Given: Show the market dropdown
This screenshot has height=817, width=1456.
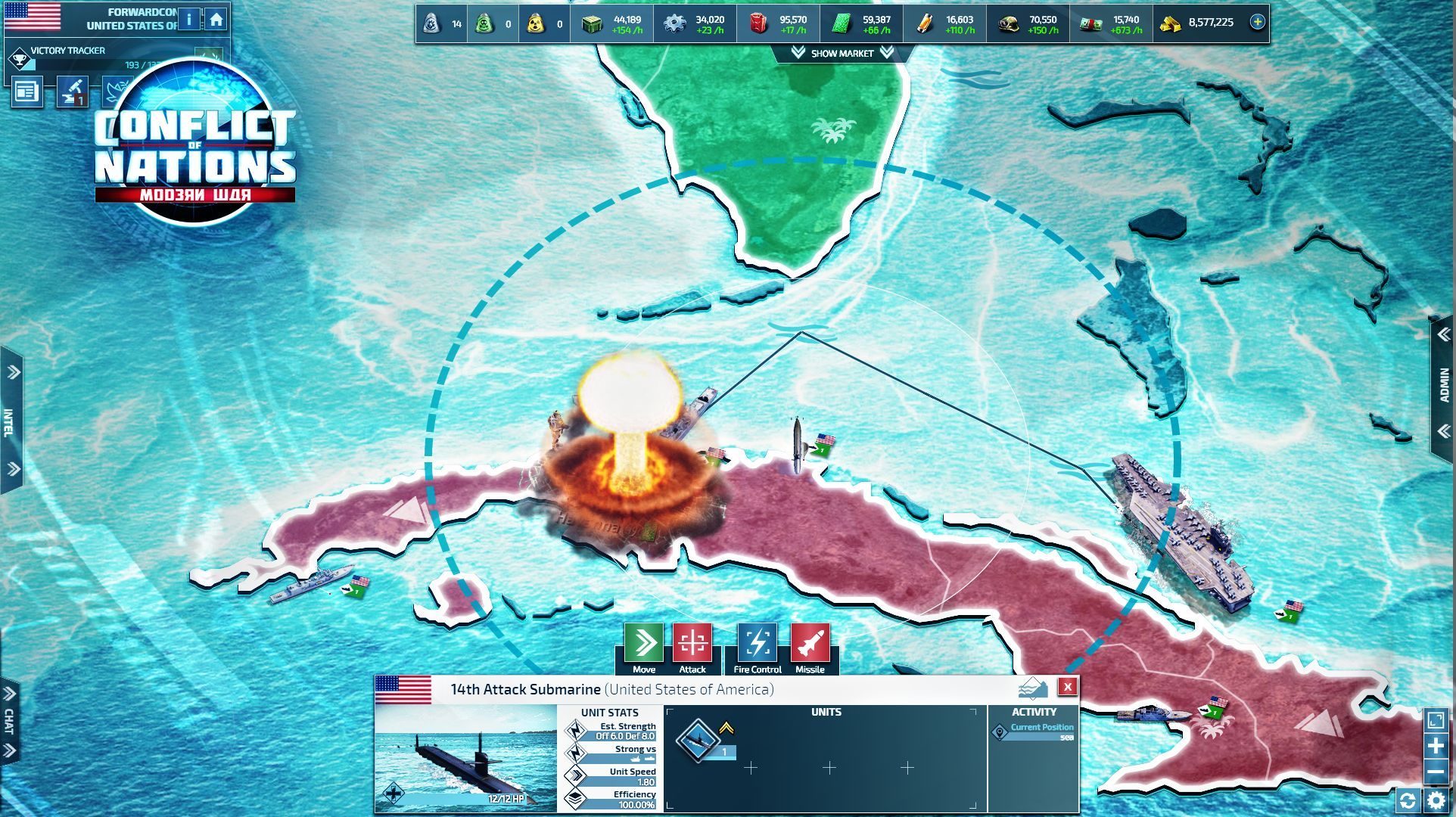Looking at the screenshot, I should click(842, 53).
